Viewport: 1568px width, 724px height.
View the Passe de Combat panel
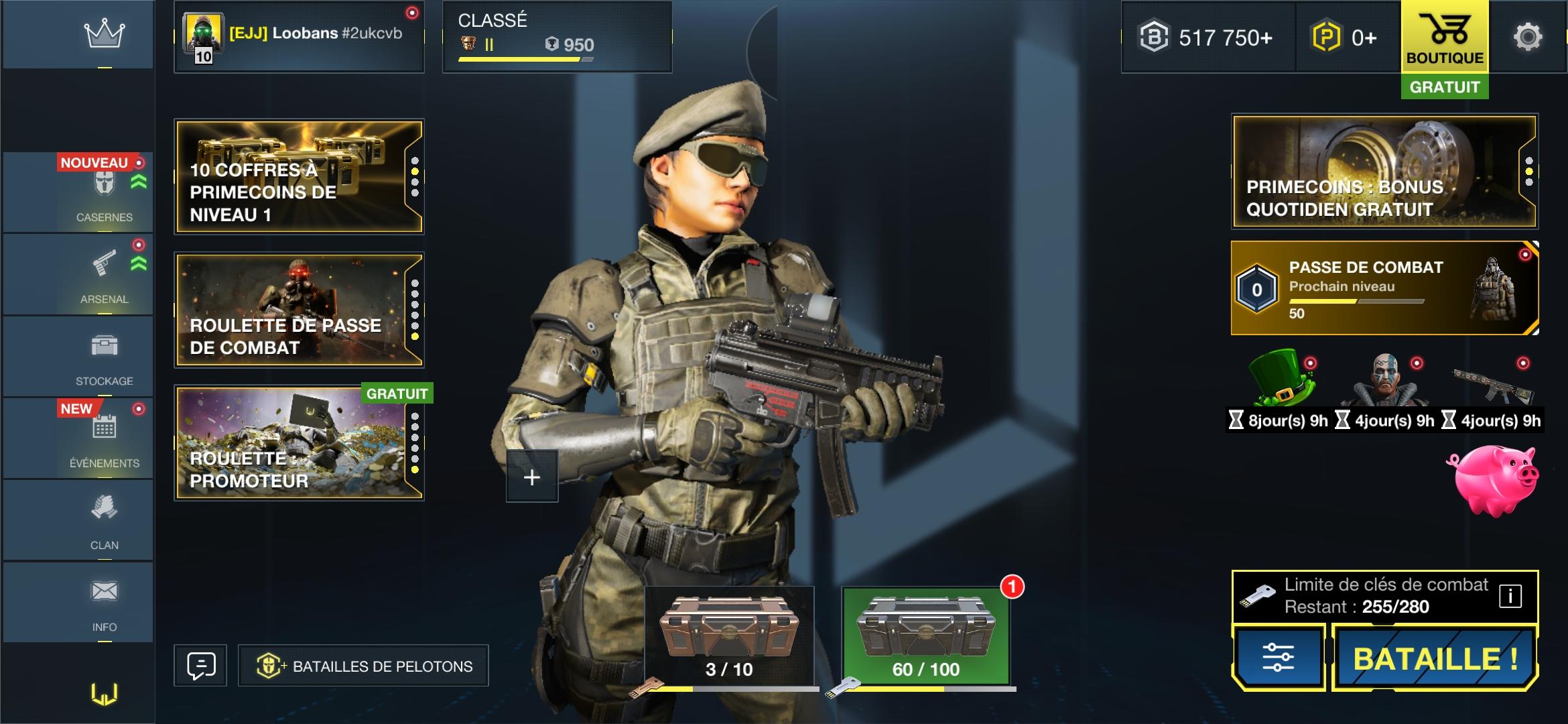[1384, 288]
